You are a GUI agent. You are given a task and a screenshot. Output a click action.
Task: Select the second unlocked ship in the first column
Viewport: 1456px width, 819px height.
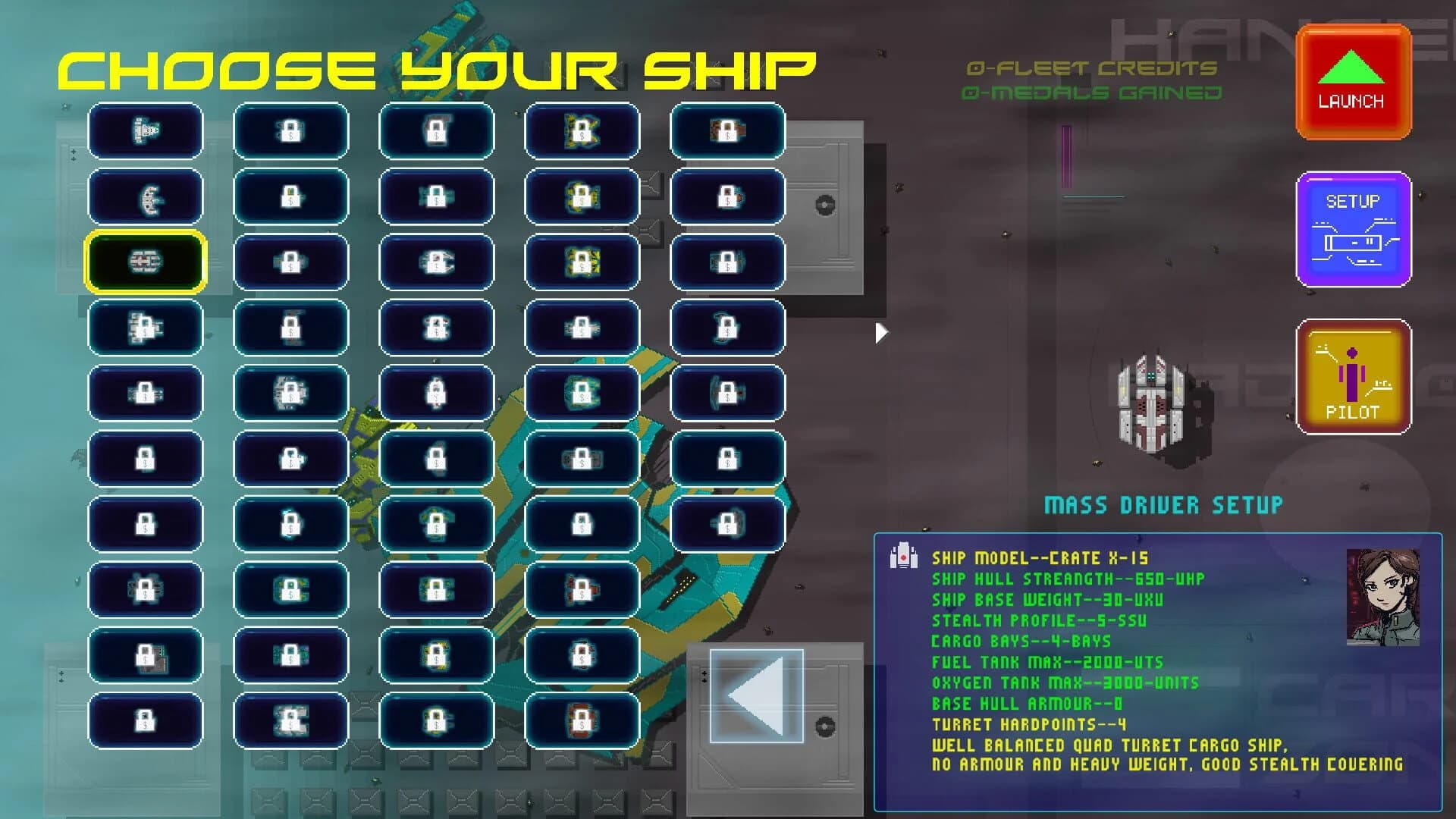[146, 197]
